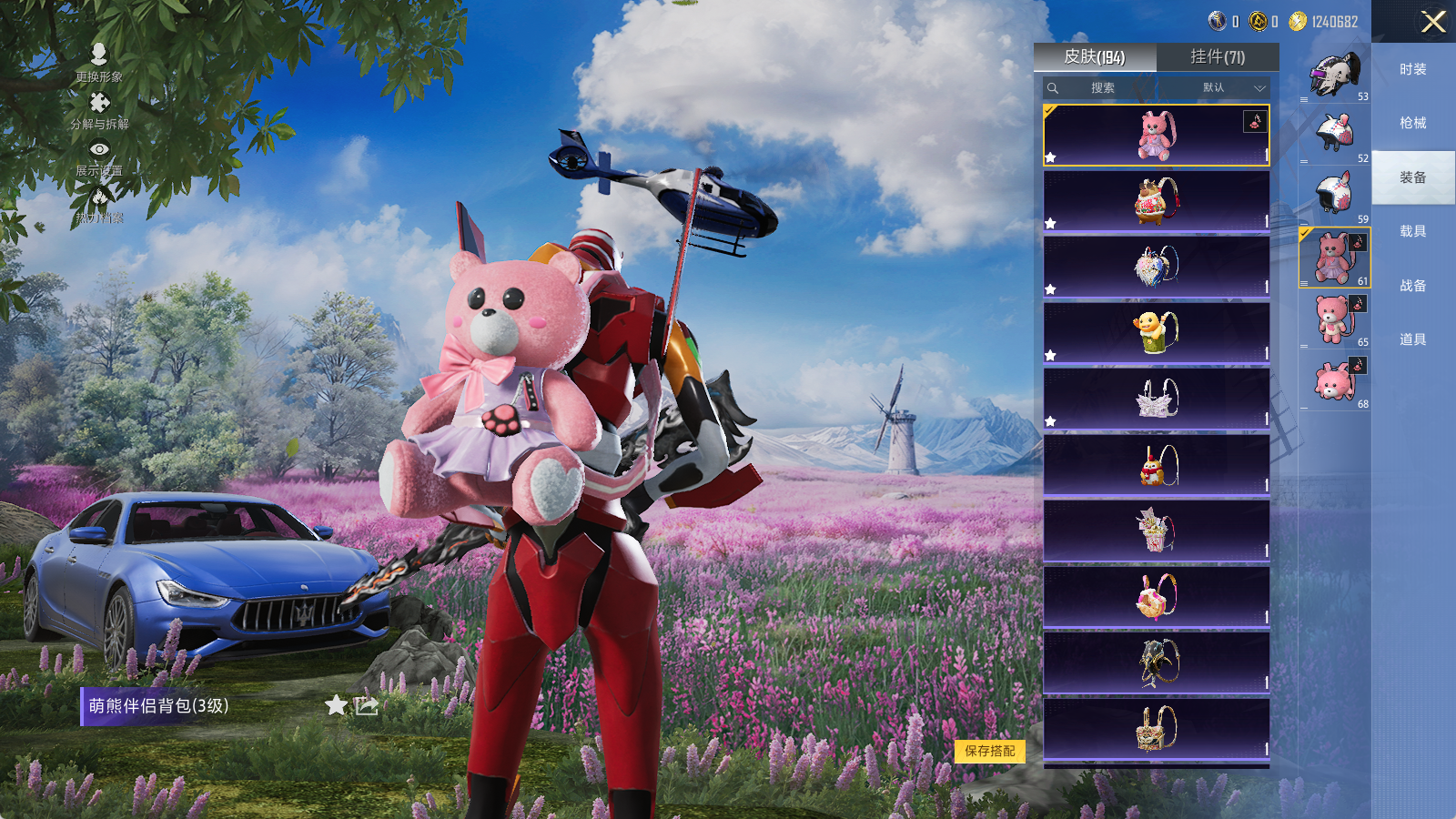The width and height of the screenshot is (1456, 819).
Task: Switch to the 皮肤 skins tab
Action: [x=1095, y=57]
